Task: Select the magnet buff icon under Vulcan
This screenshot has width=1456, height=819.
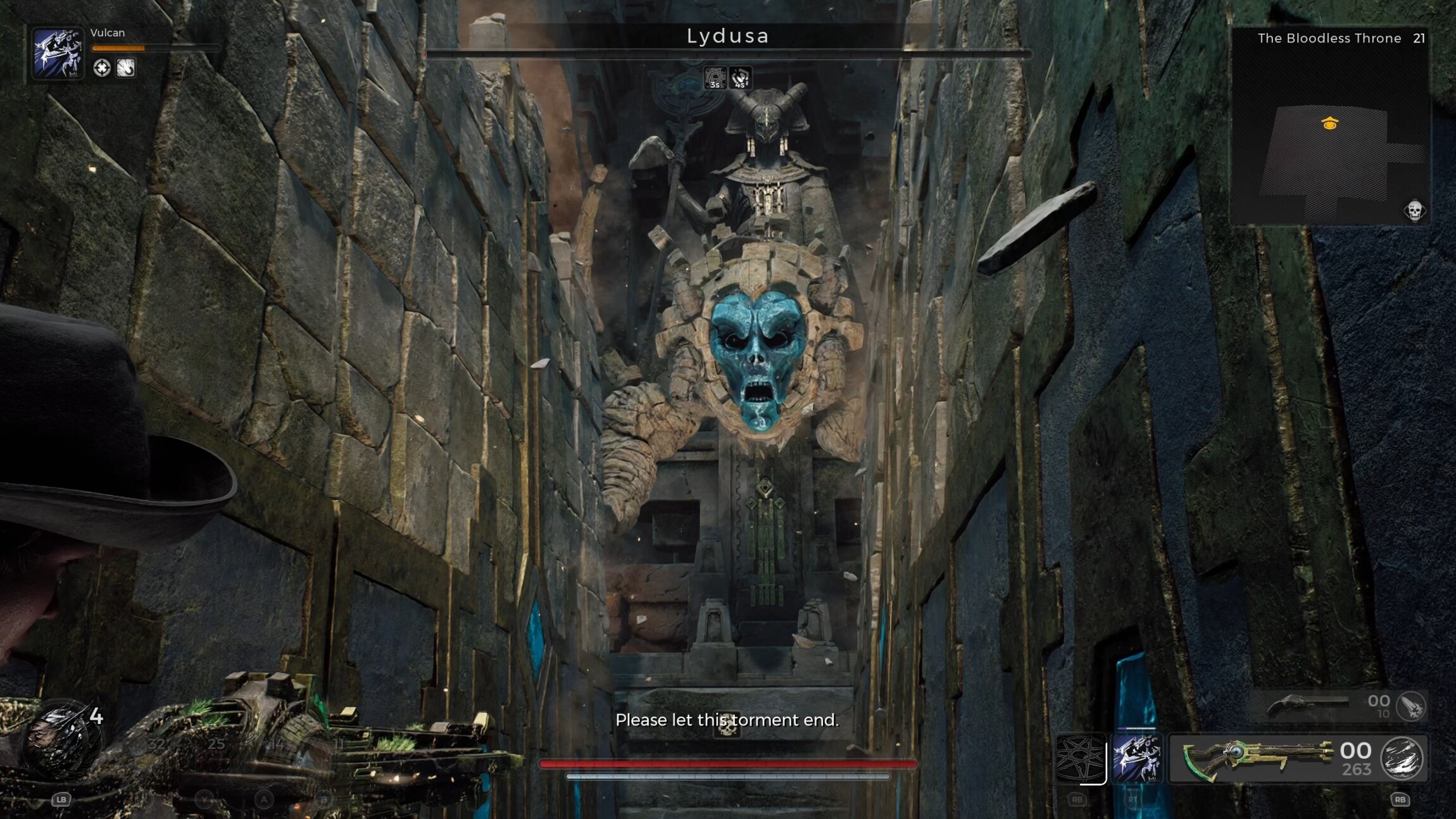Action: click(125, 68)
